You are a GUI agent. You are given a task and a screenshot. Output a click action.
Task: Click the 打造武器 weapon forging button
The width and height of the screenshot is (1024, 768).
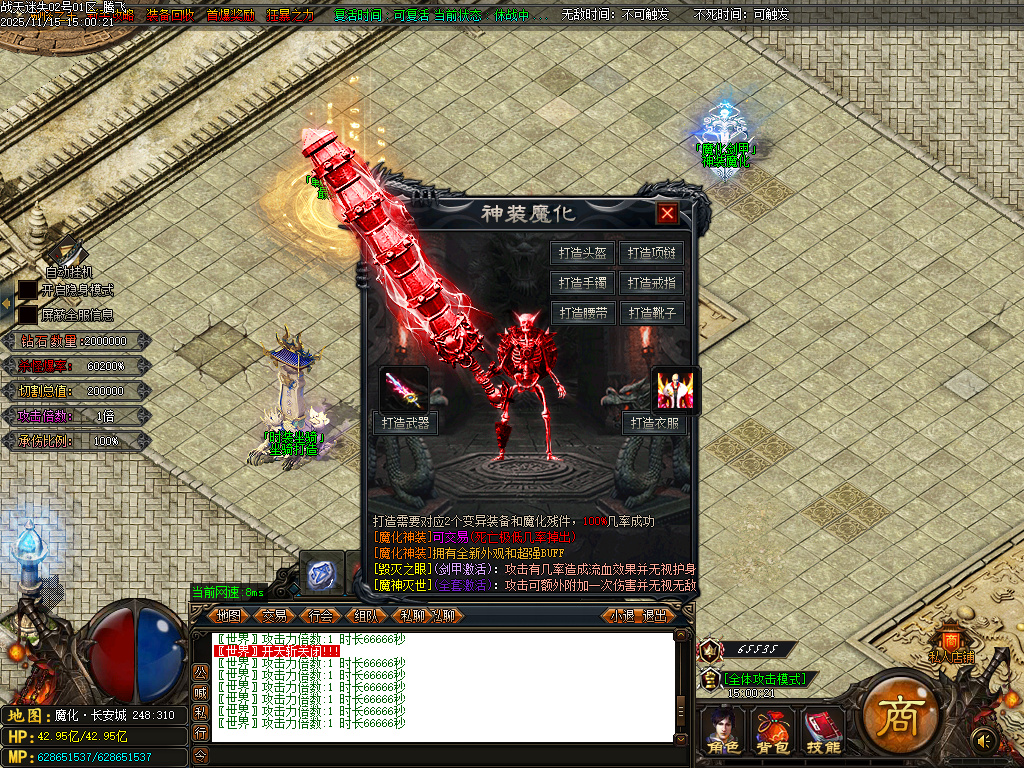405,423
